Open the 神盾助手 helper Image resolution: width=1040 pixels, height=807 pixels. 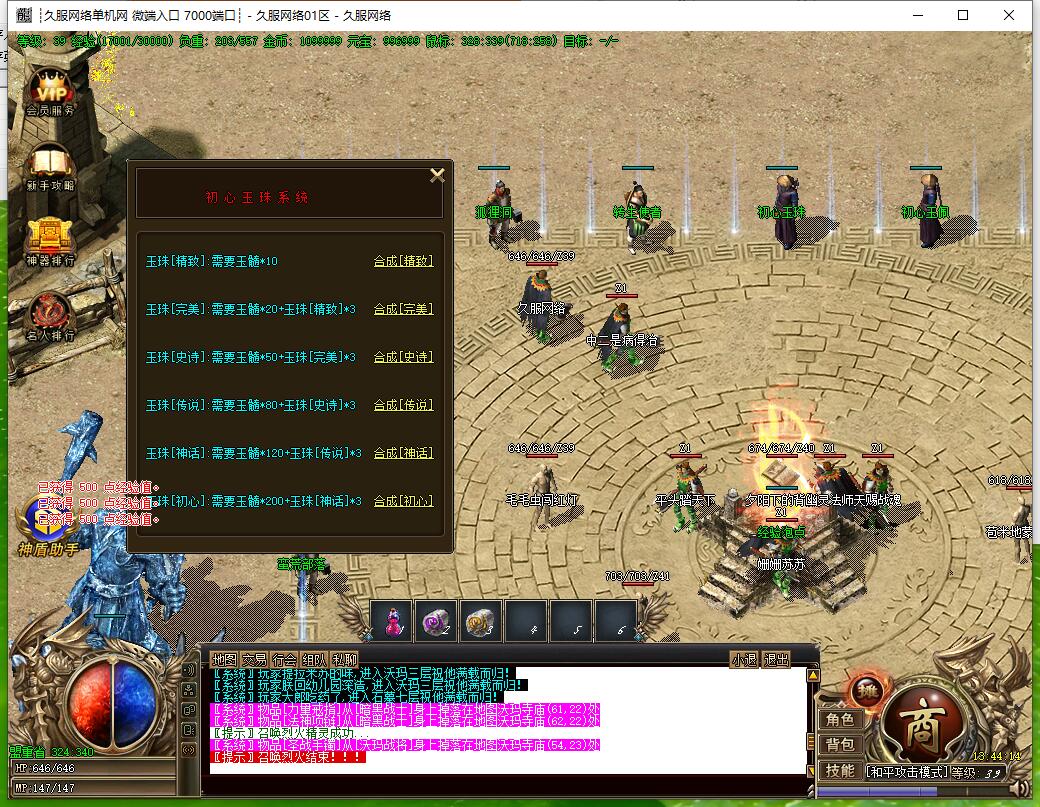click(45, 525)
